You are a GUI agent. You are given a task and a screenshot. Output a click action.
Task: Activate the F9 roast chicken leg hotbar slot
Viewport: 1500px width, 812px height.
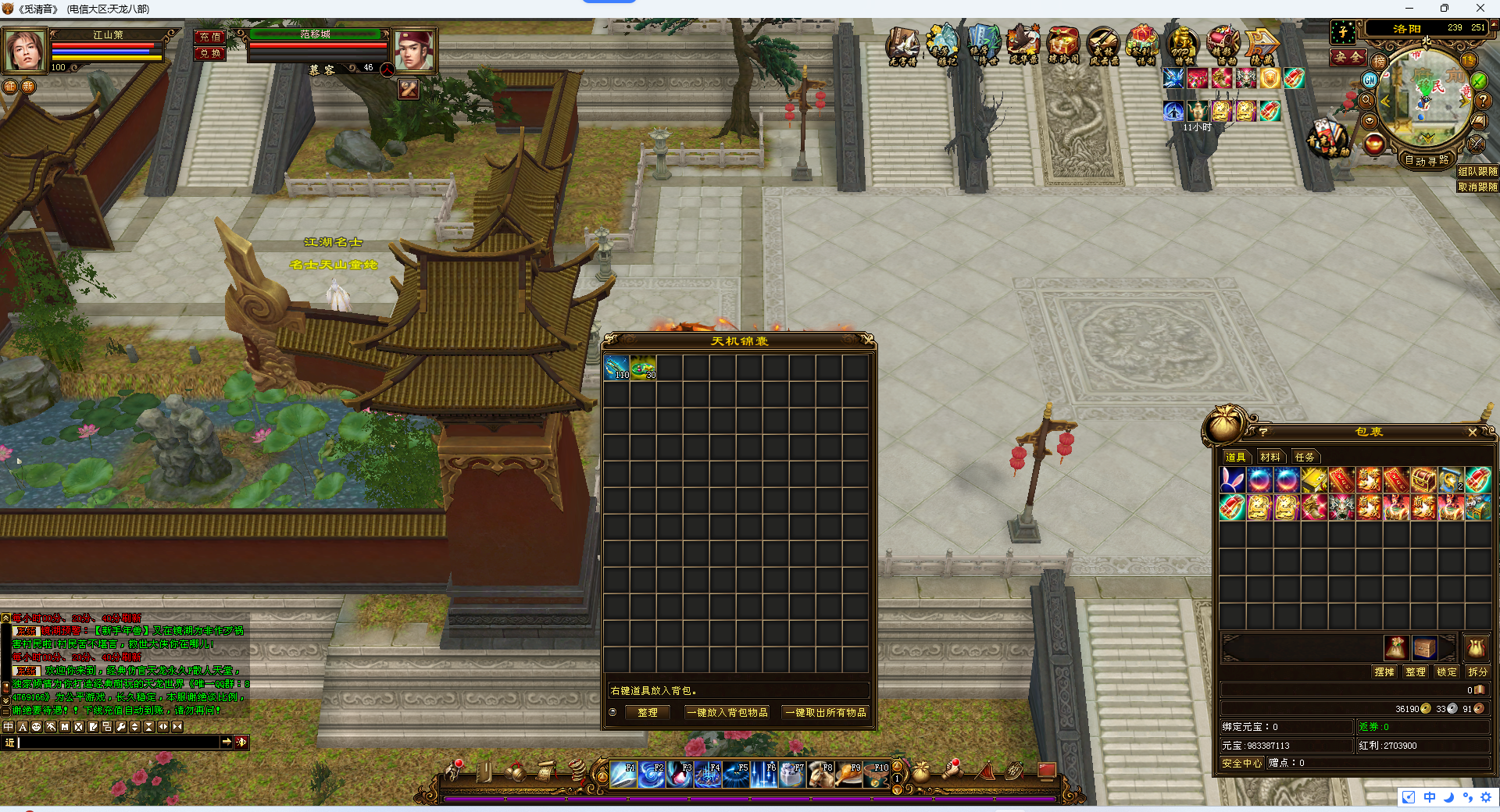tap(848, 774)
